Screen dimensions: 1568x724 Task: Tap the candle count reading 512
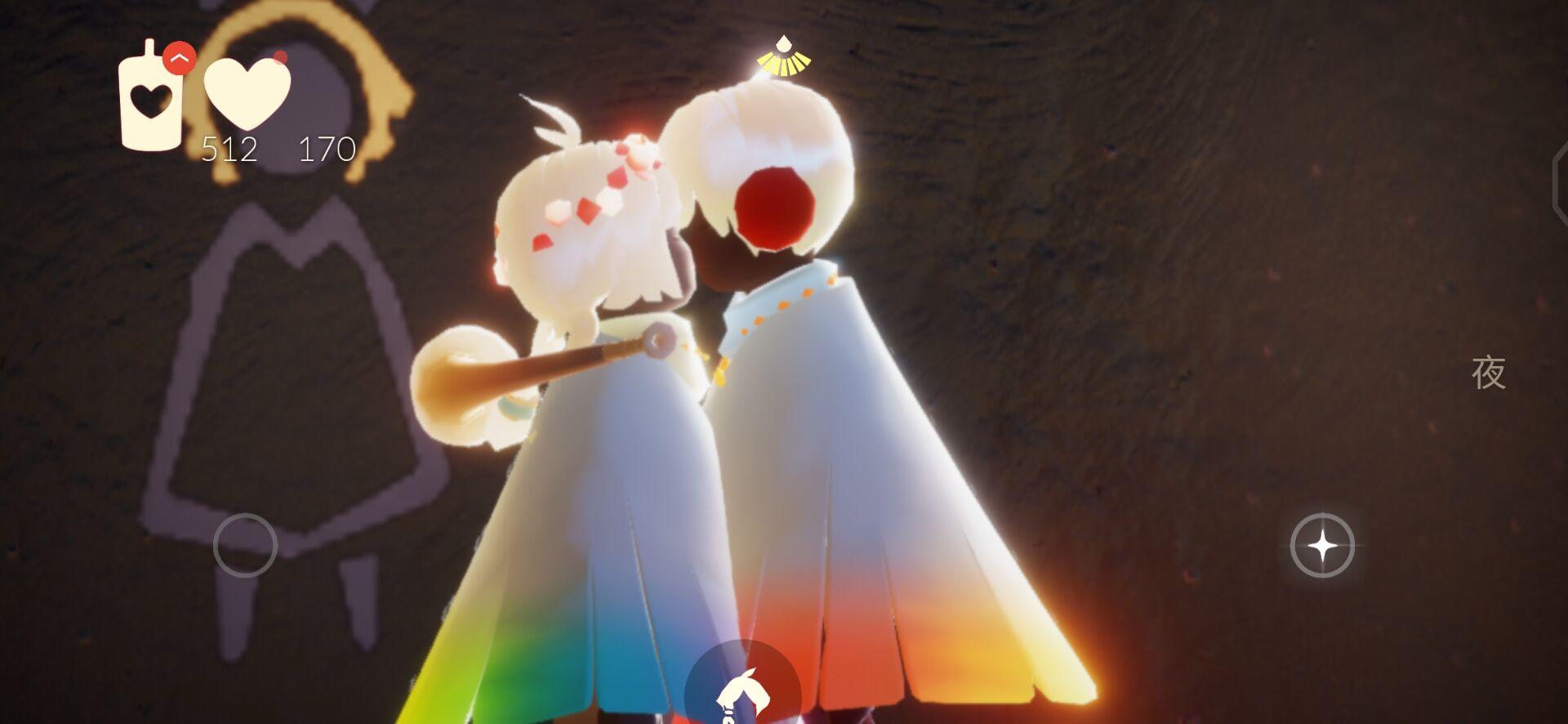pos(229,150)
